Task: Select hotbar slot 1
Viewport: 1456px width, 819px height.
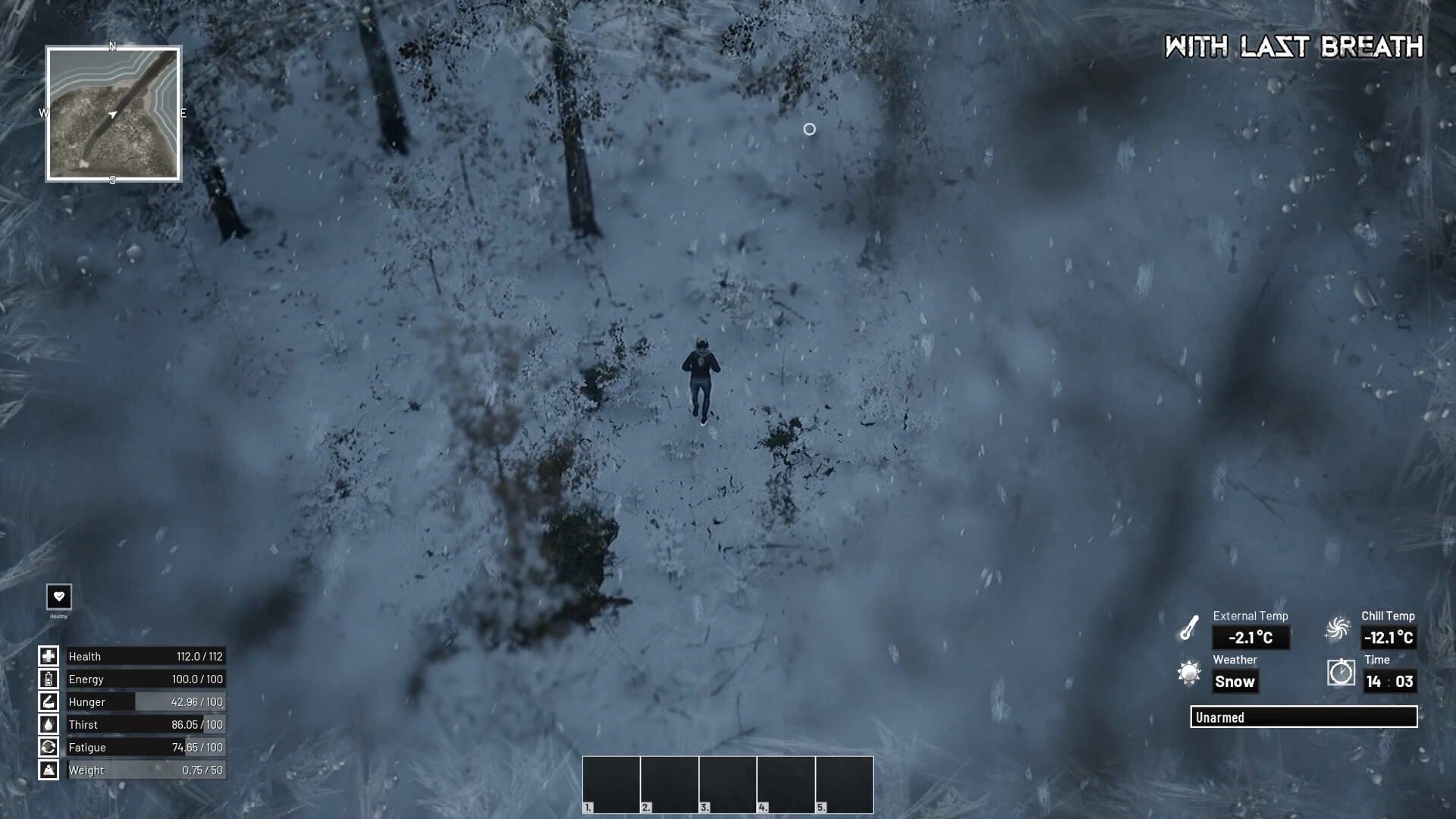Action: (611, 784)
